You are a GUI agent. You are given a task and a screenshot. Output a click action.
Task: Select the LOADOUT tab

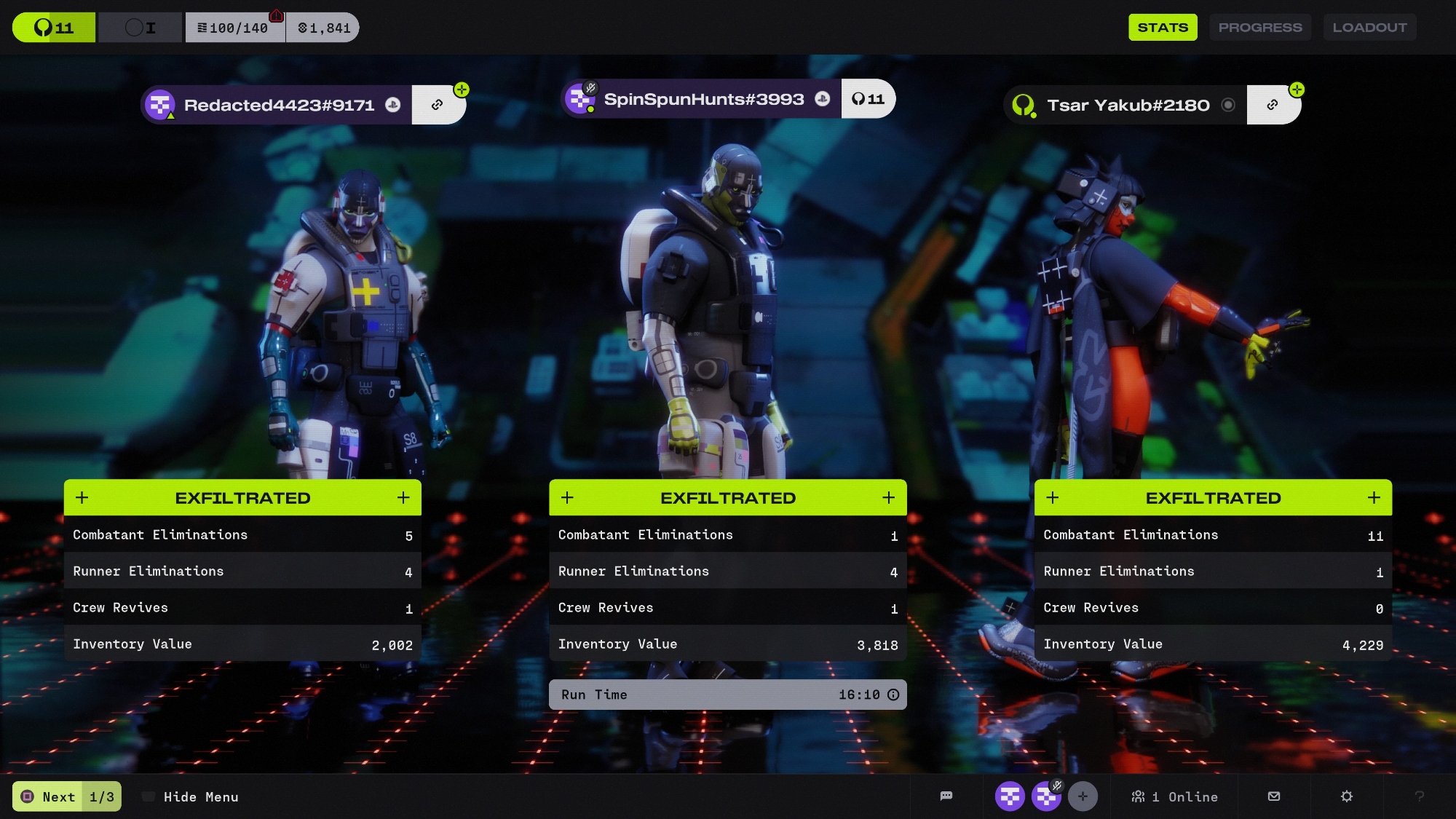coord(1369,28)
